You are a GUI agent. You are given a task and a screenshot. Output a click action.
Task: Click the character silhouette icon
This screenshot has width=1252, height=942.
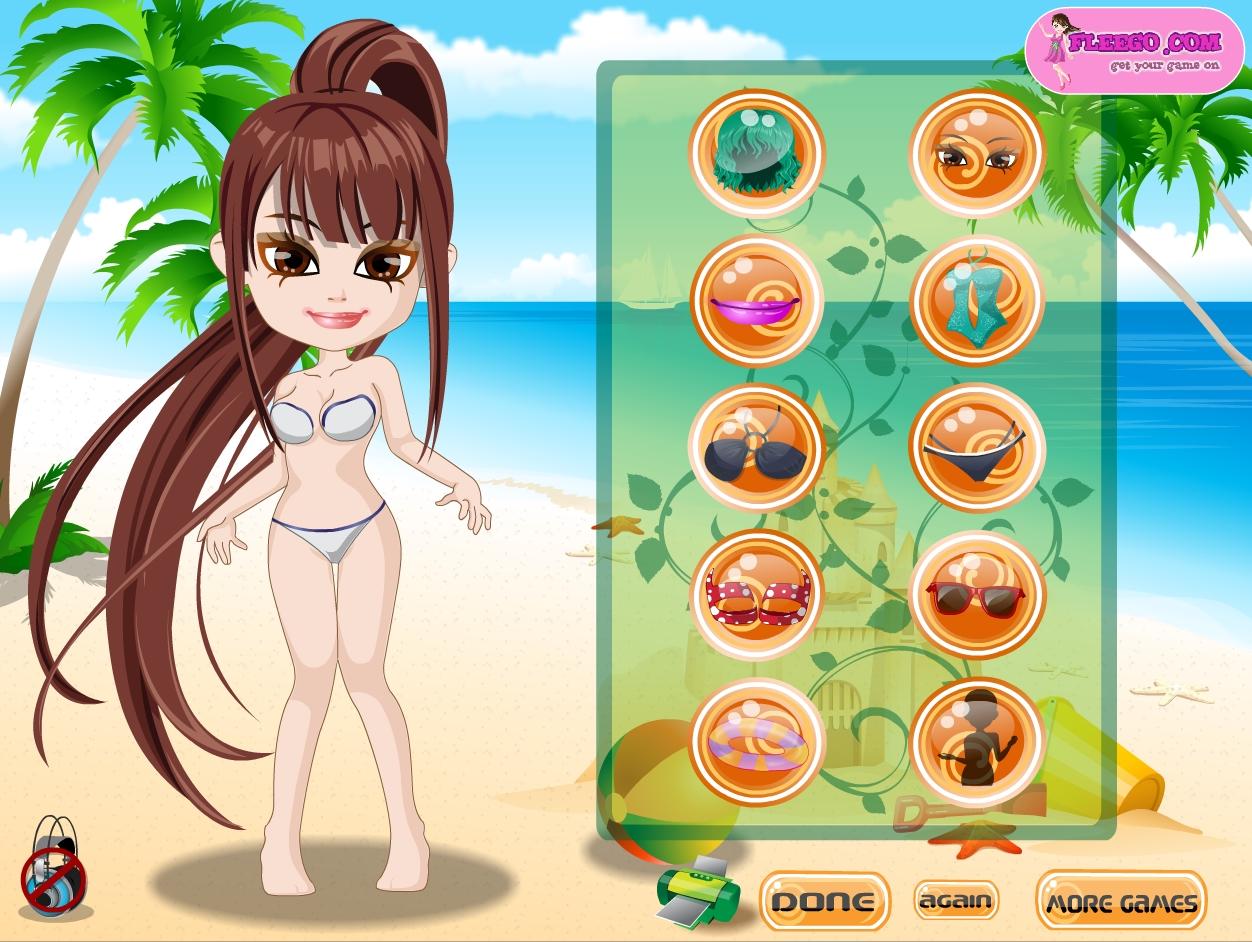click(977, 741)
